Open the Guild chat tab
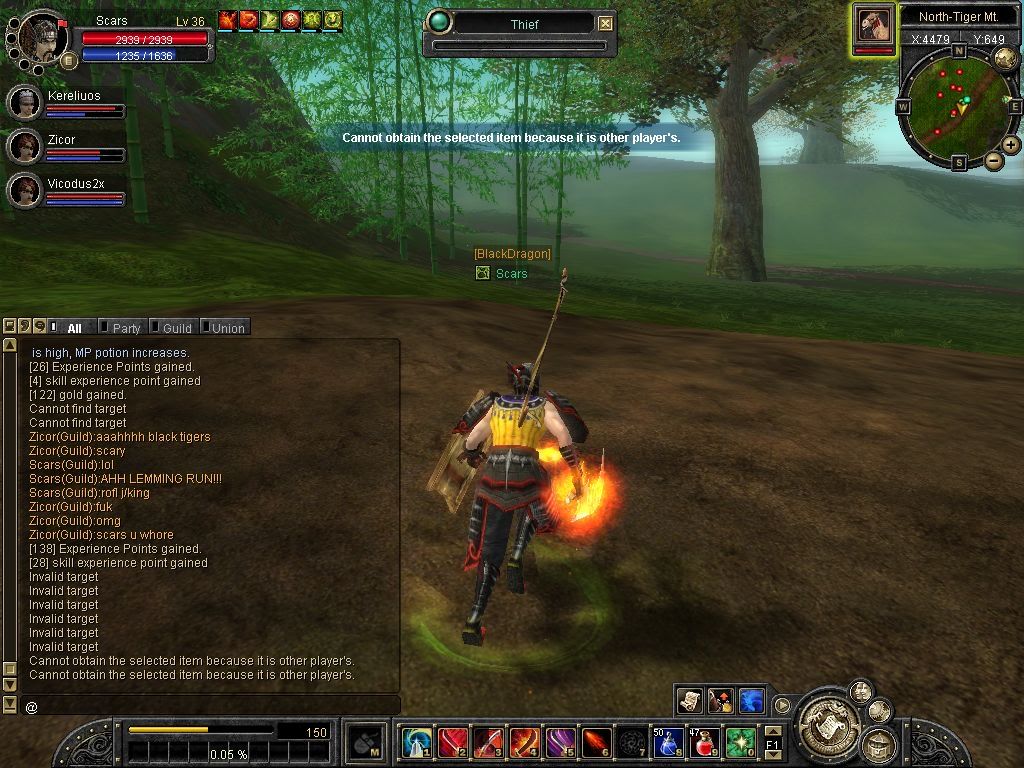The image size is (1024, 768). (x=177, y=328)
